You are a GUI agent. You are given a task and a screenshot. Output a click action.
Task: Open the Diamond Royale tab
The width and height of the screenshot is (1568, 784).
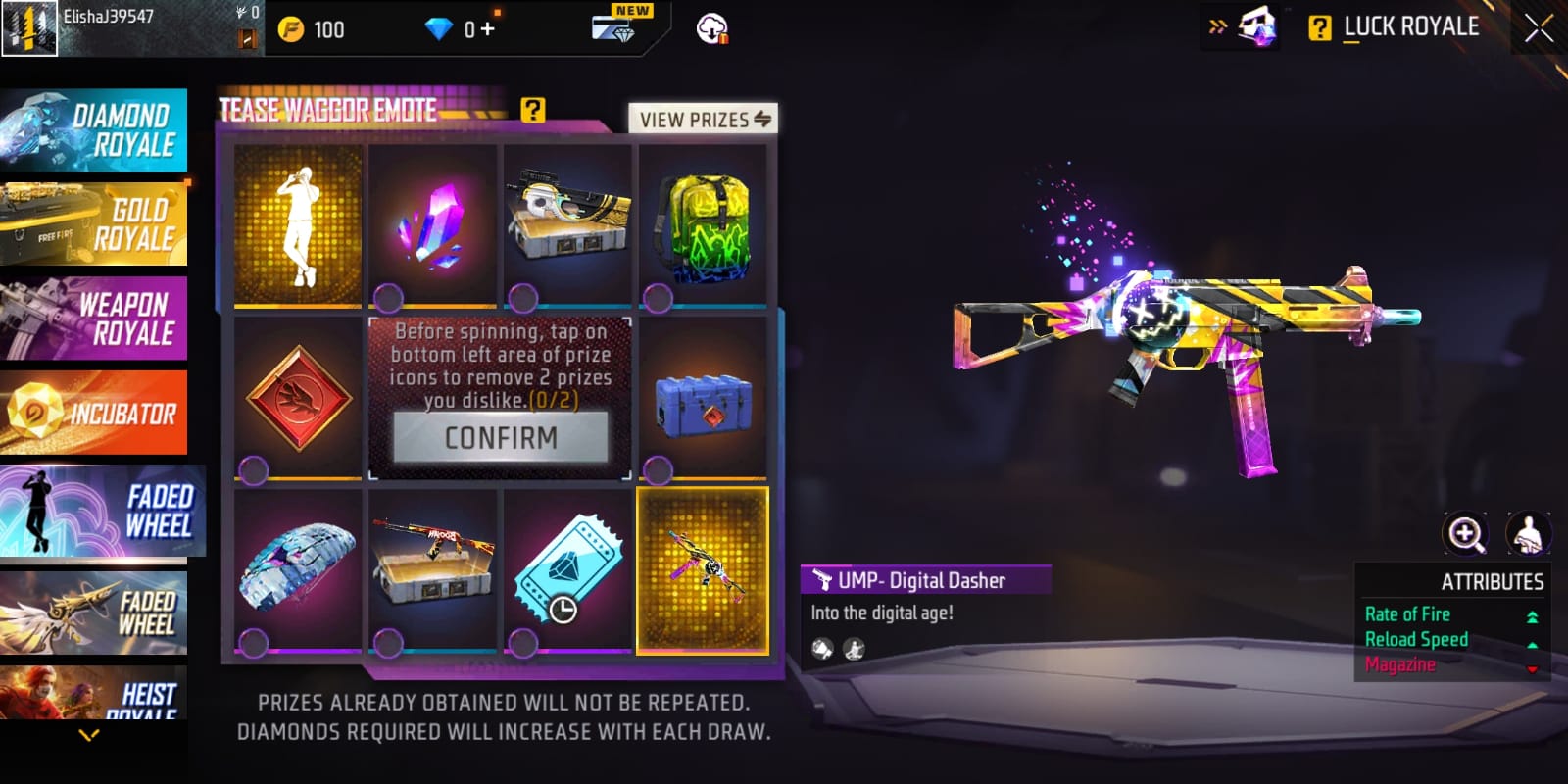(x=94, y=130)
